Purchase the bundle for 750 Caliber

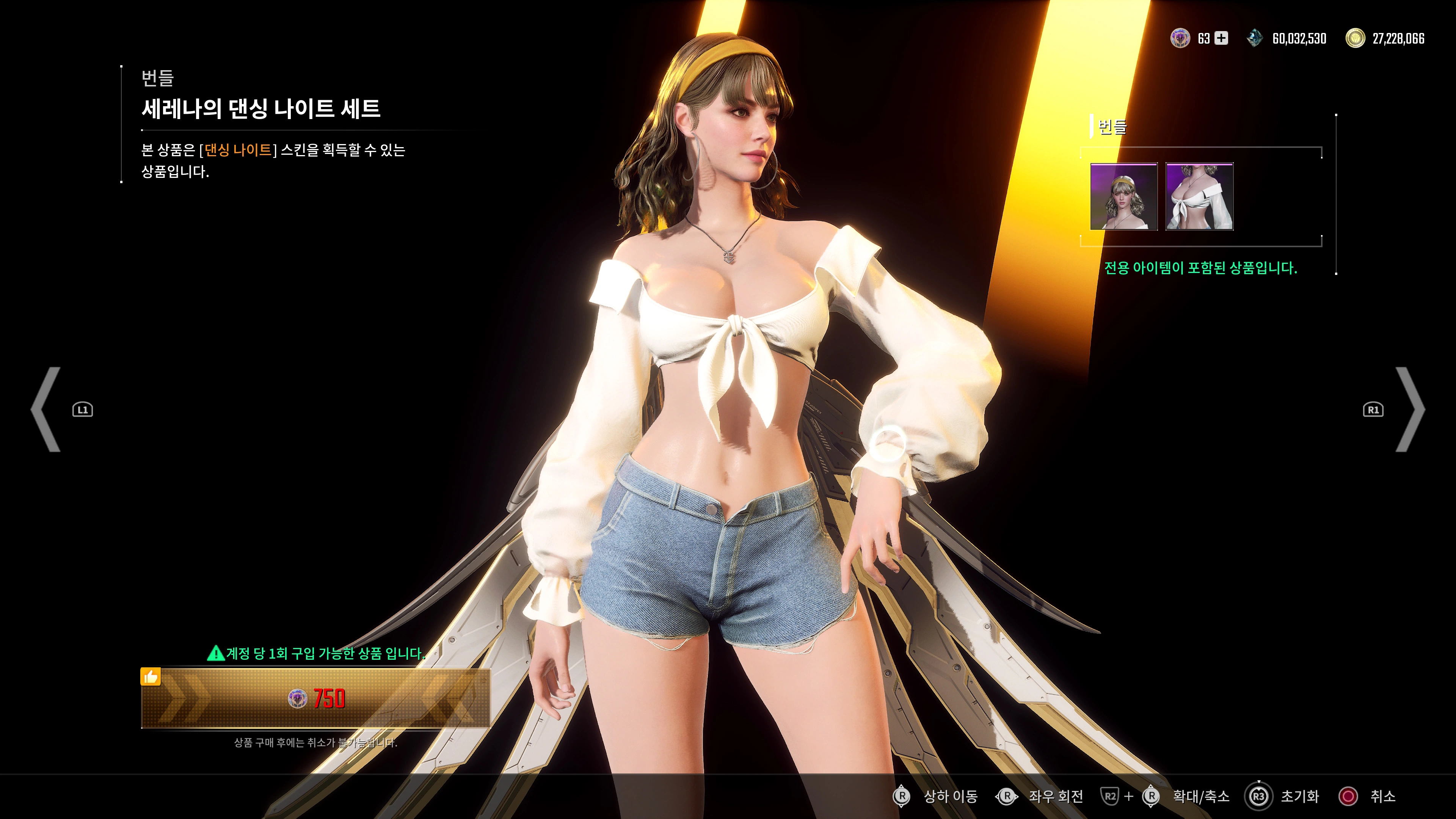click(317, 700)
